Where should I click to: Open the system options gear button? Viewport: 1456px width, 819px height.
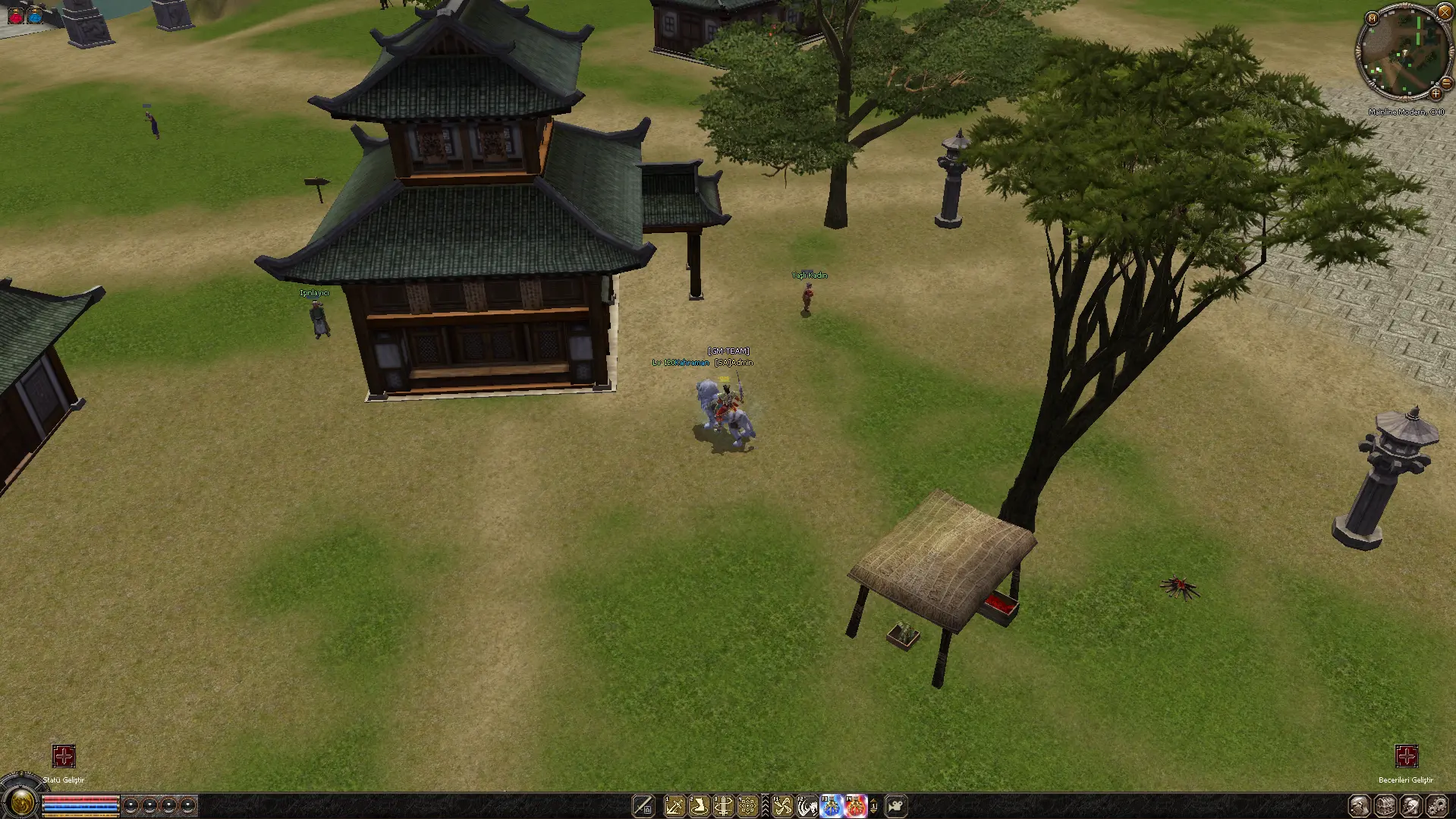pyautogui.click(x=1436, y=805)
